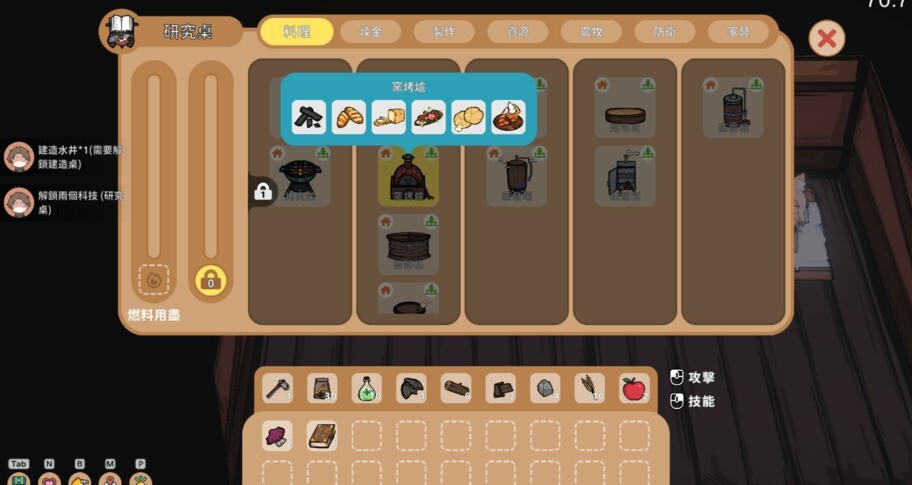Switch to the 料理 cooking tab
This screenshot has height=485, width=912.
(297, 32)
